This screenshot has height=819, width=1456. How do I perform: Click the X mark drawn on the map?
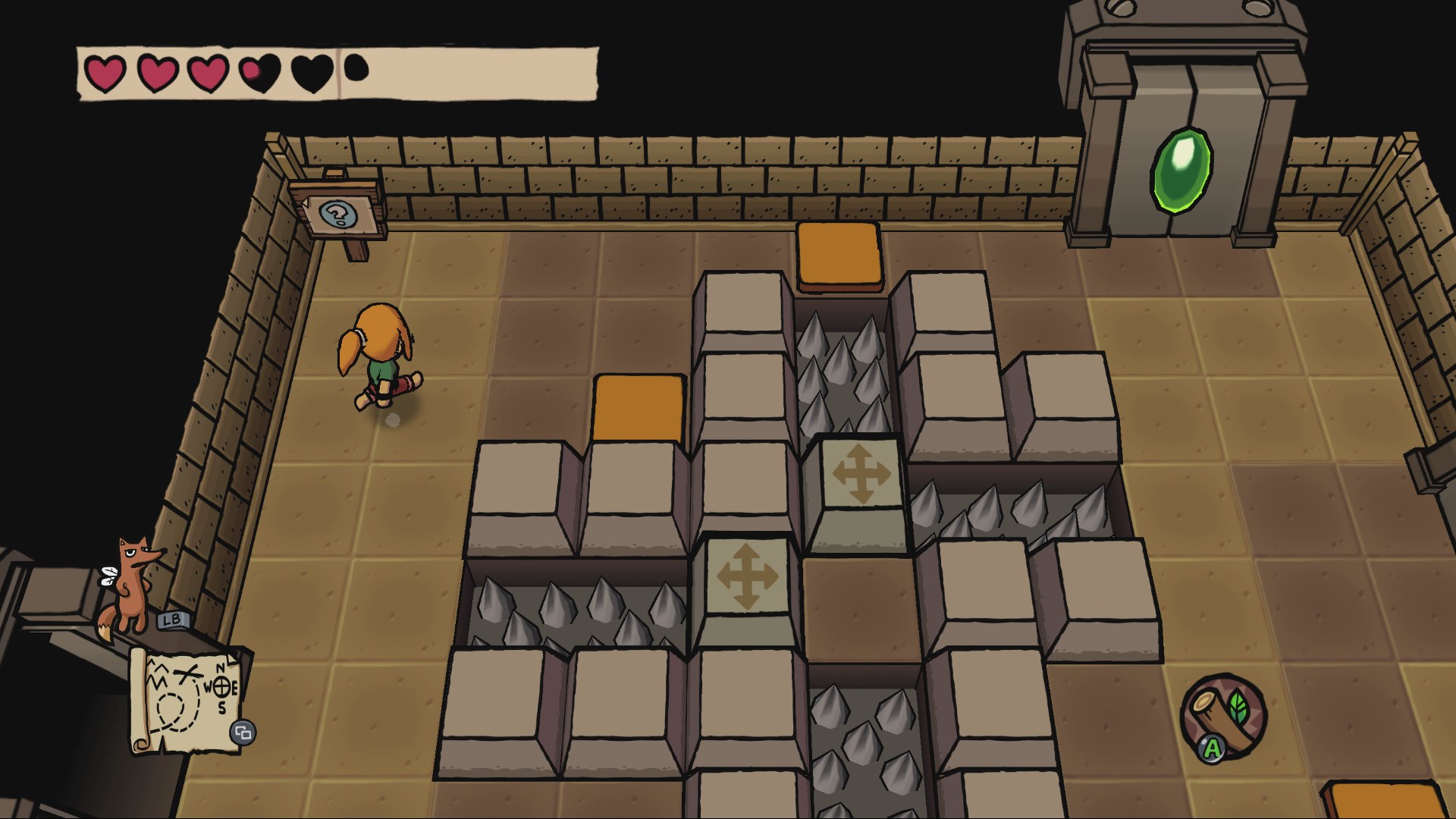tap(187, 672)
